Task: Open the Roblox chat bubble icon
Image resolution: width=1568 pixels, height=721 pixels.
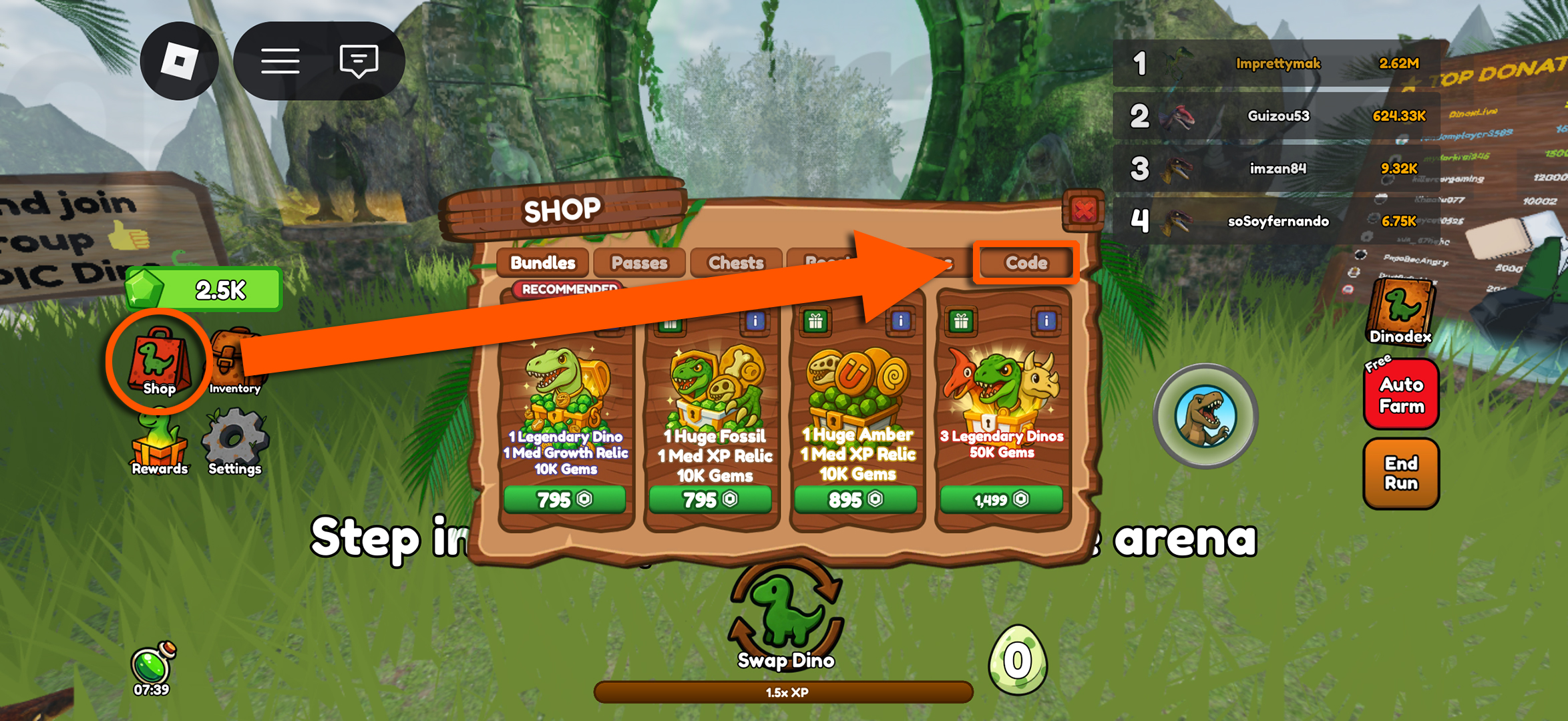Action: (x=358, y=59)
